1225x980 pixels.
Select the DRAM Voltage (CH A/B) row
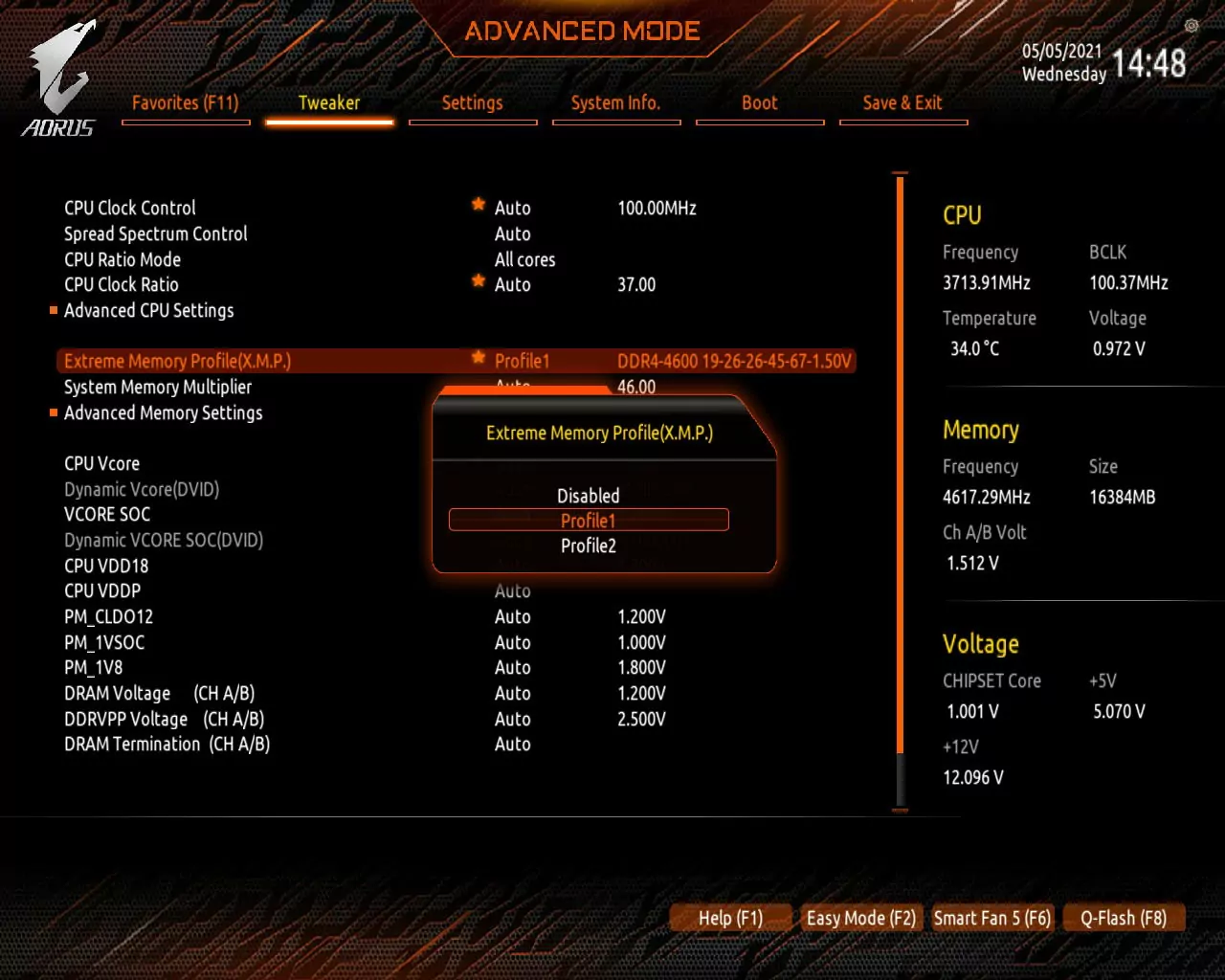(159, 693)
